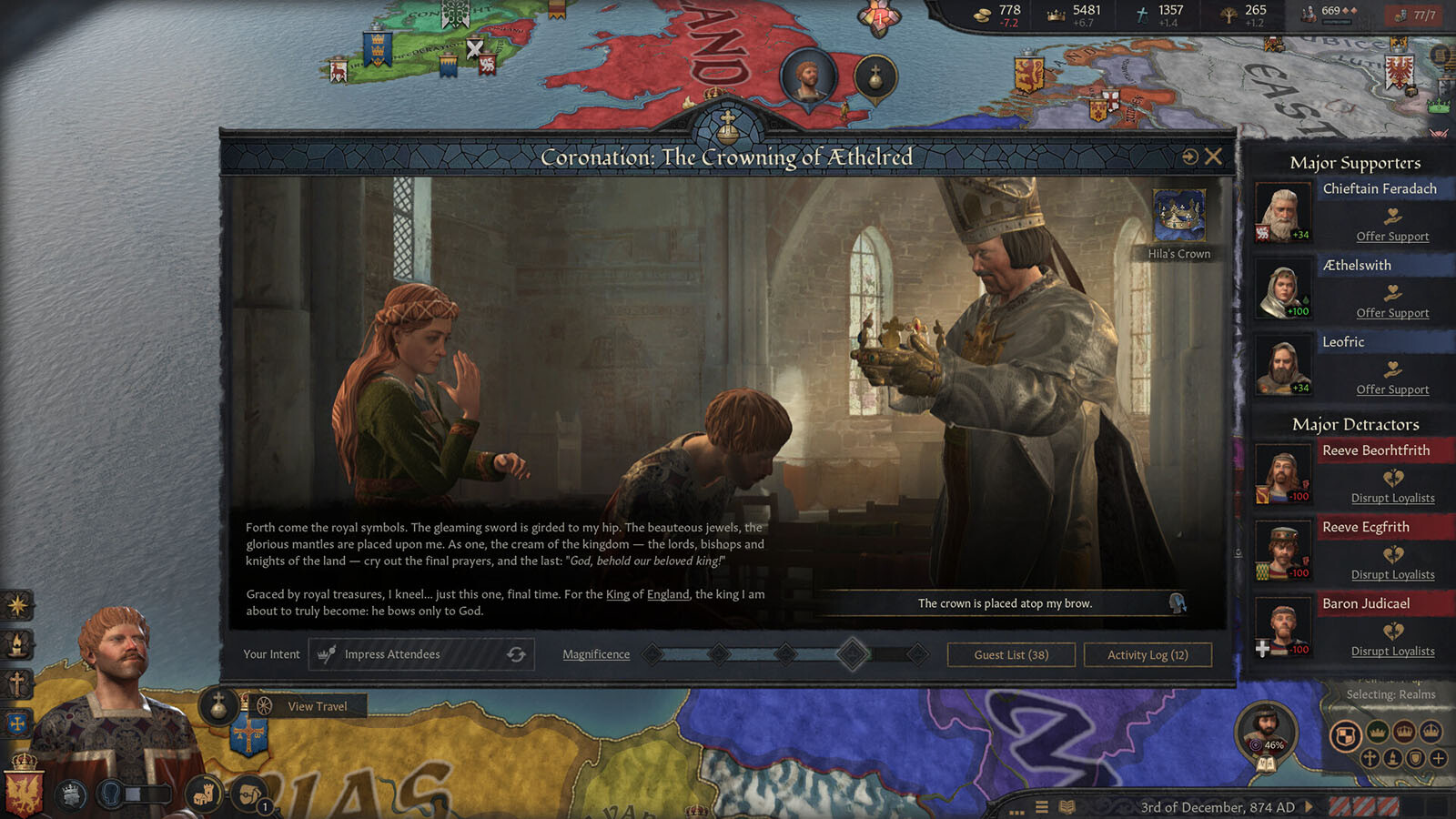Offer Support to Leofric
This screenshot has height=819, width=1456.
tap(1392, 389)
